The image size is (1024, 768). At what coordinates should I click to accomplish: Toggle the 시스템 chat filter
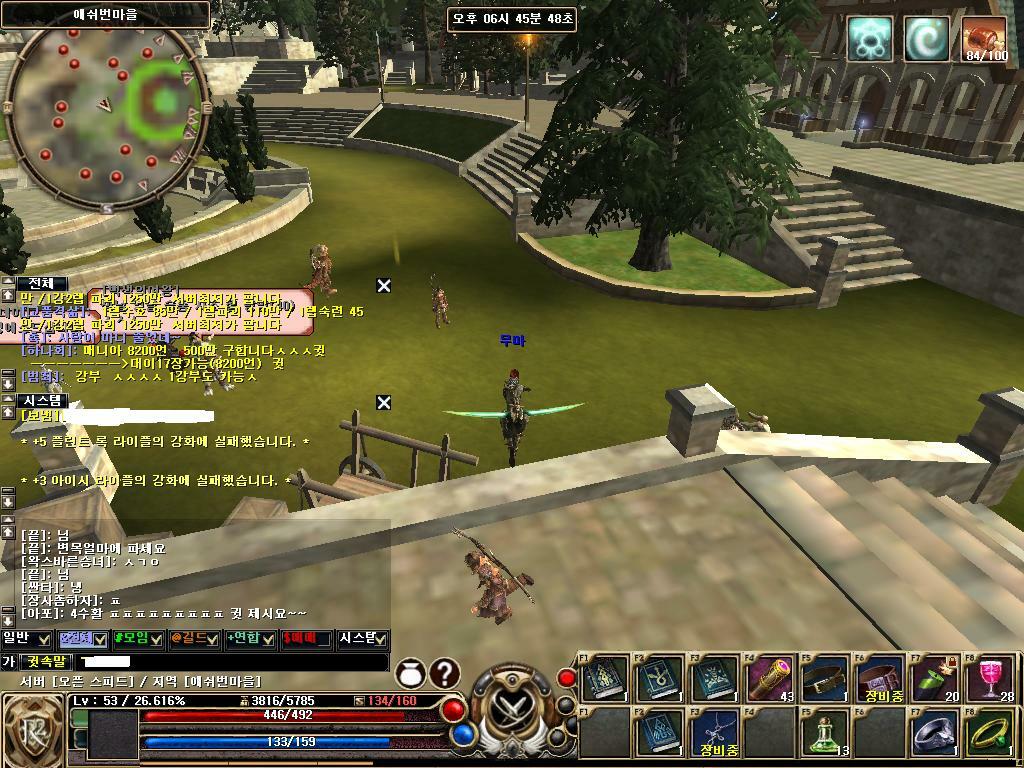pos(362,638)
